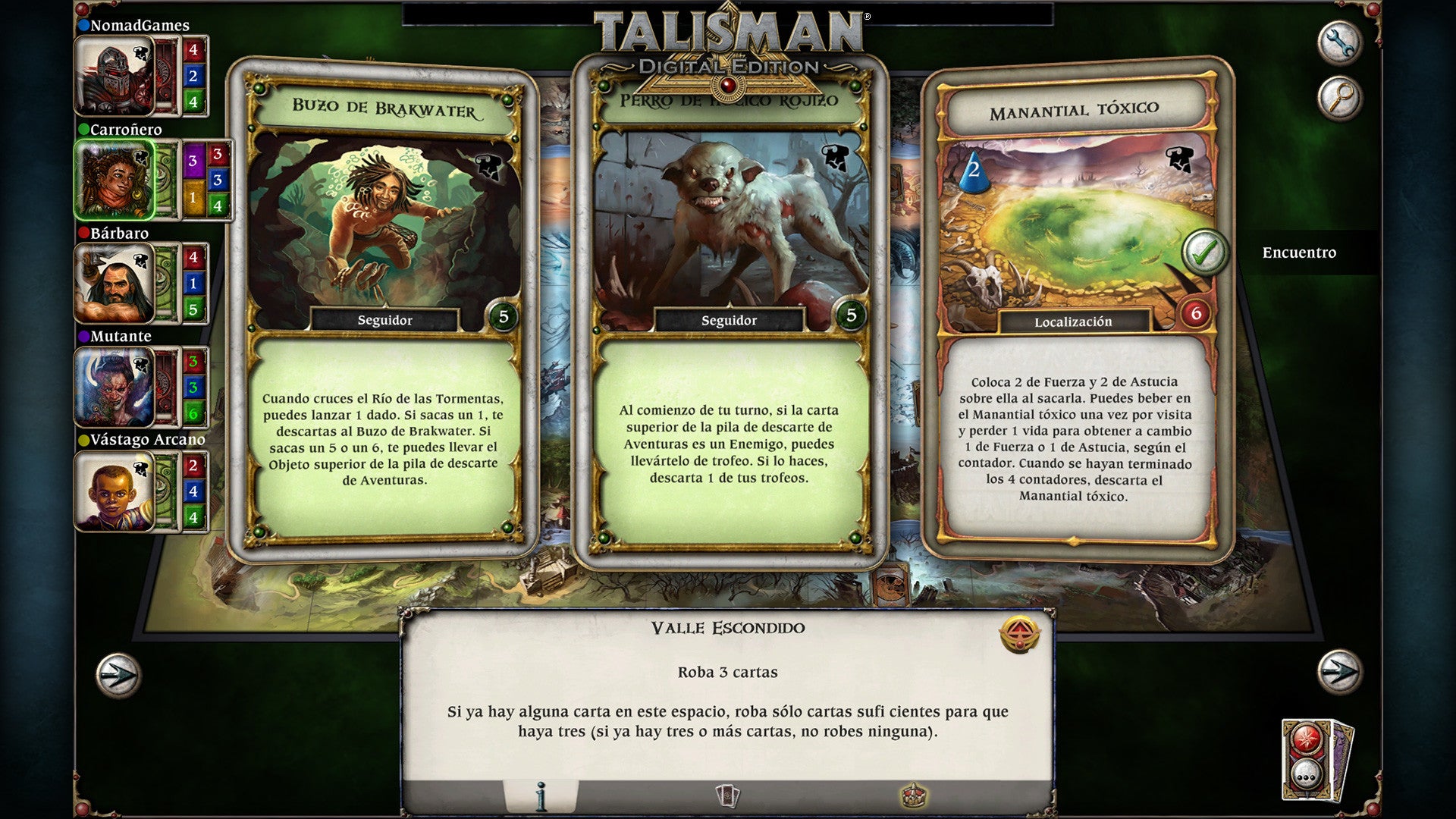Inspect the Mutante character portrait

click(114, 388)
